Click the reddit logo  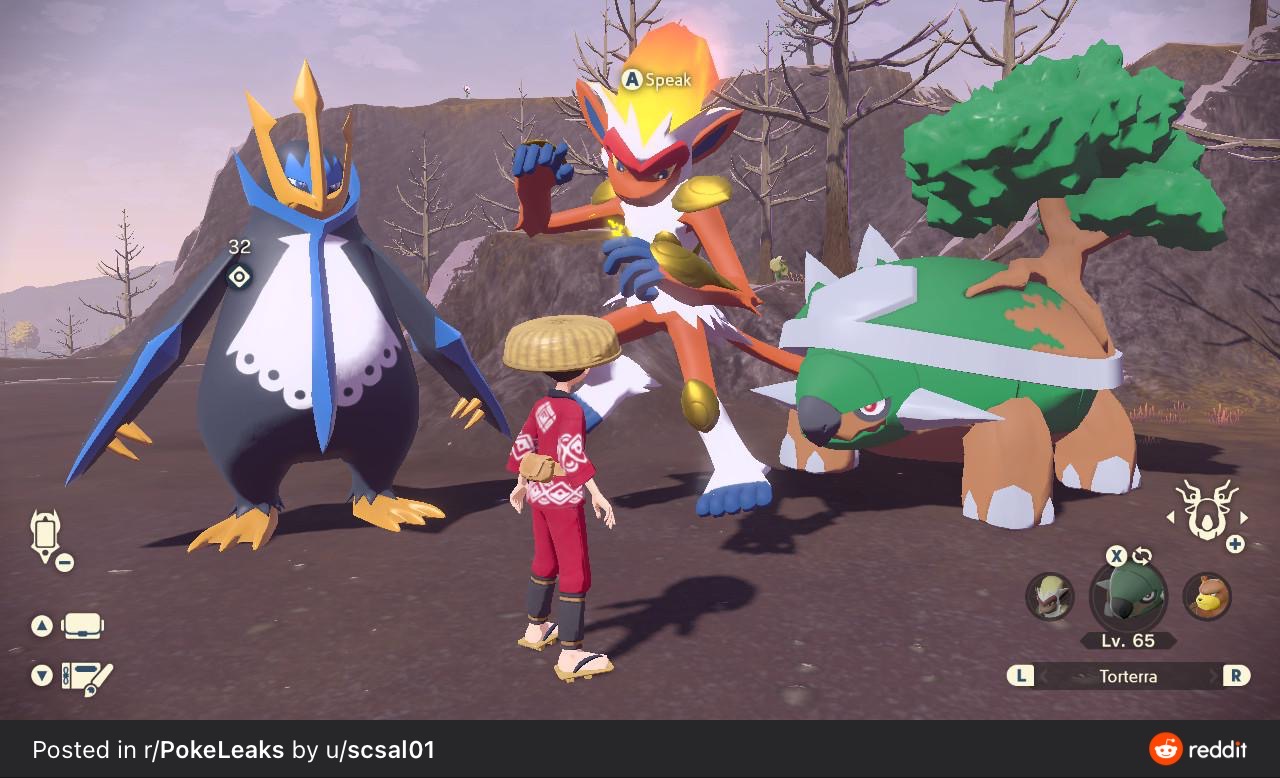pos(1198,749)
